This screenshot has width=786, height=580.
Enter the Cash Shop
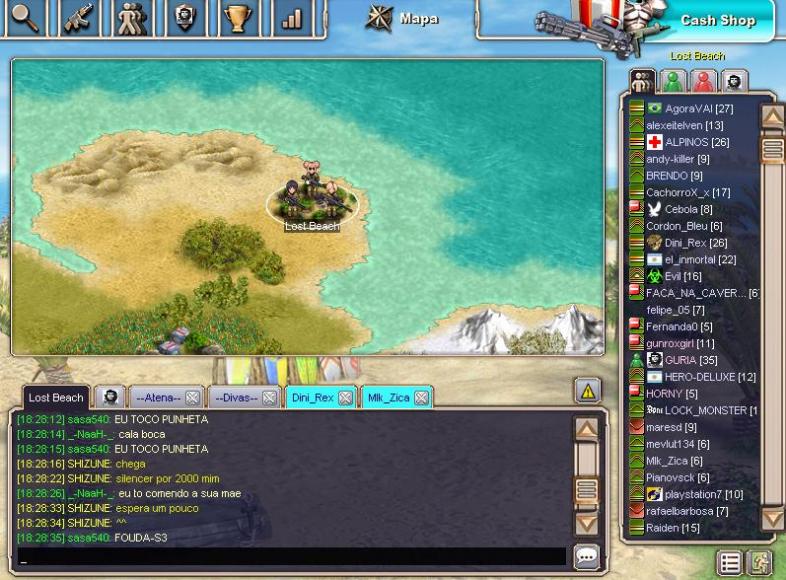pos(717,20)
